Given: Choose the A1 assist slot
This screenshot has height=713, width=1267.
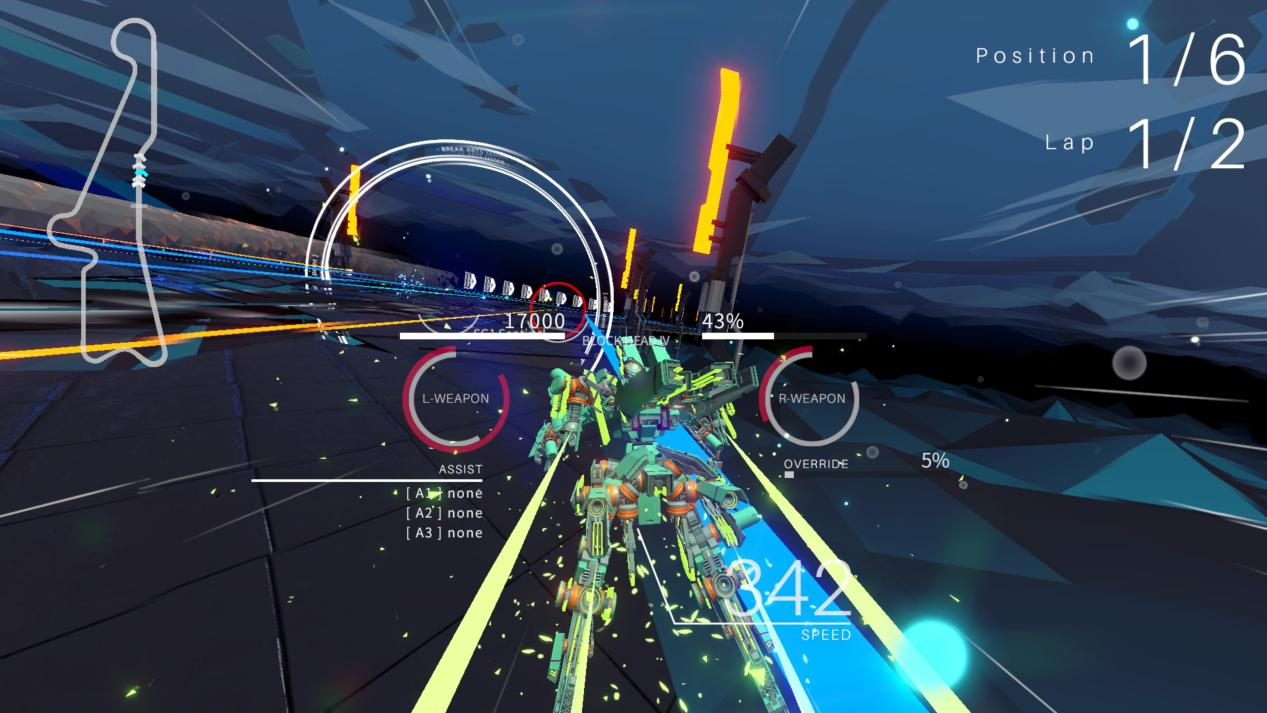Looking at the screenshot, I should coord(444,493).
